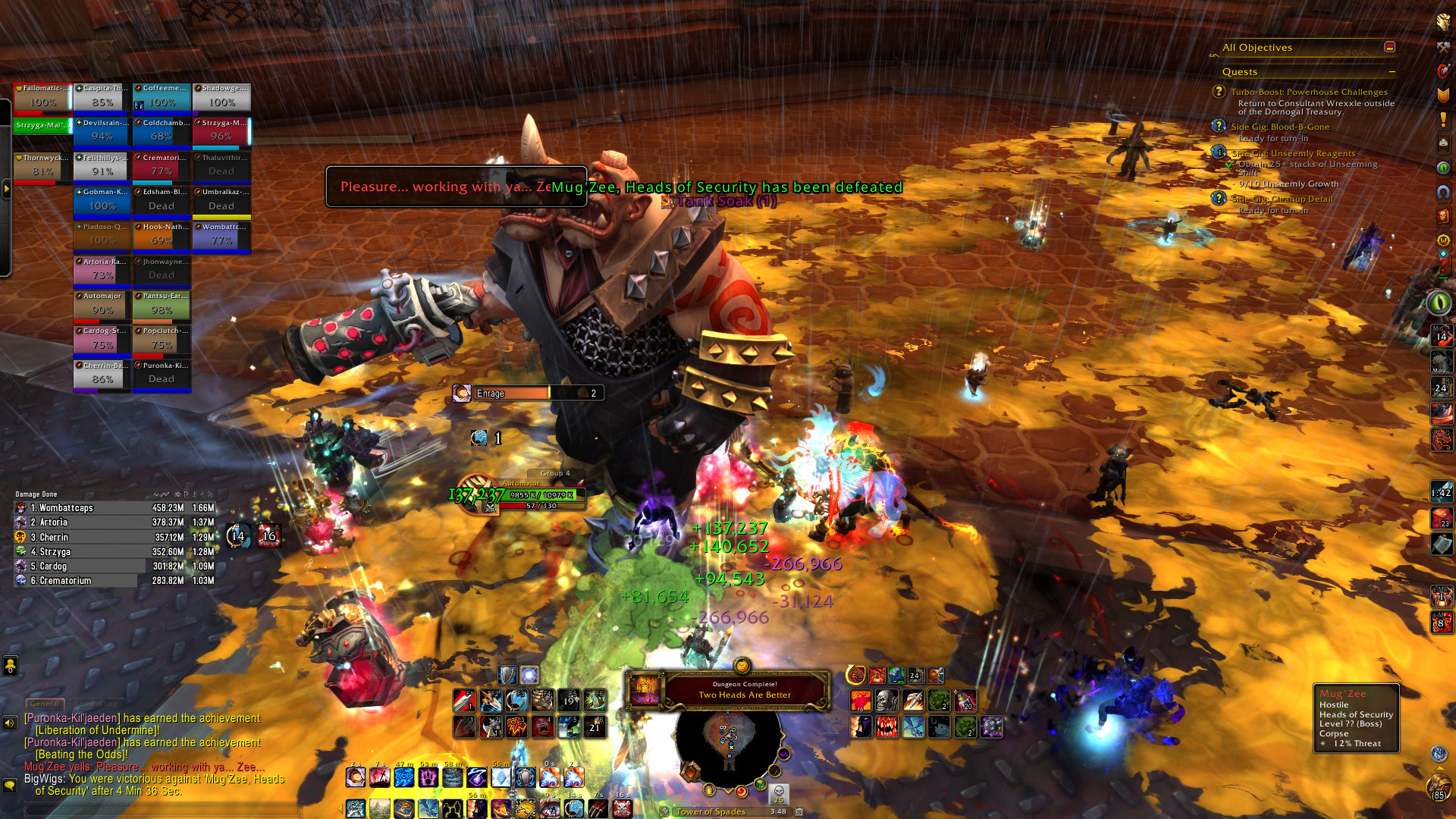Target Caspita in the raid frames

coord(102,97)
